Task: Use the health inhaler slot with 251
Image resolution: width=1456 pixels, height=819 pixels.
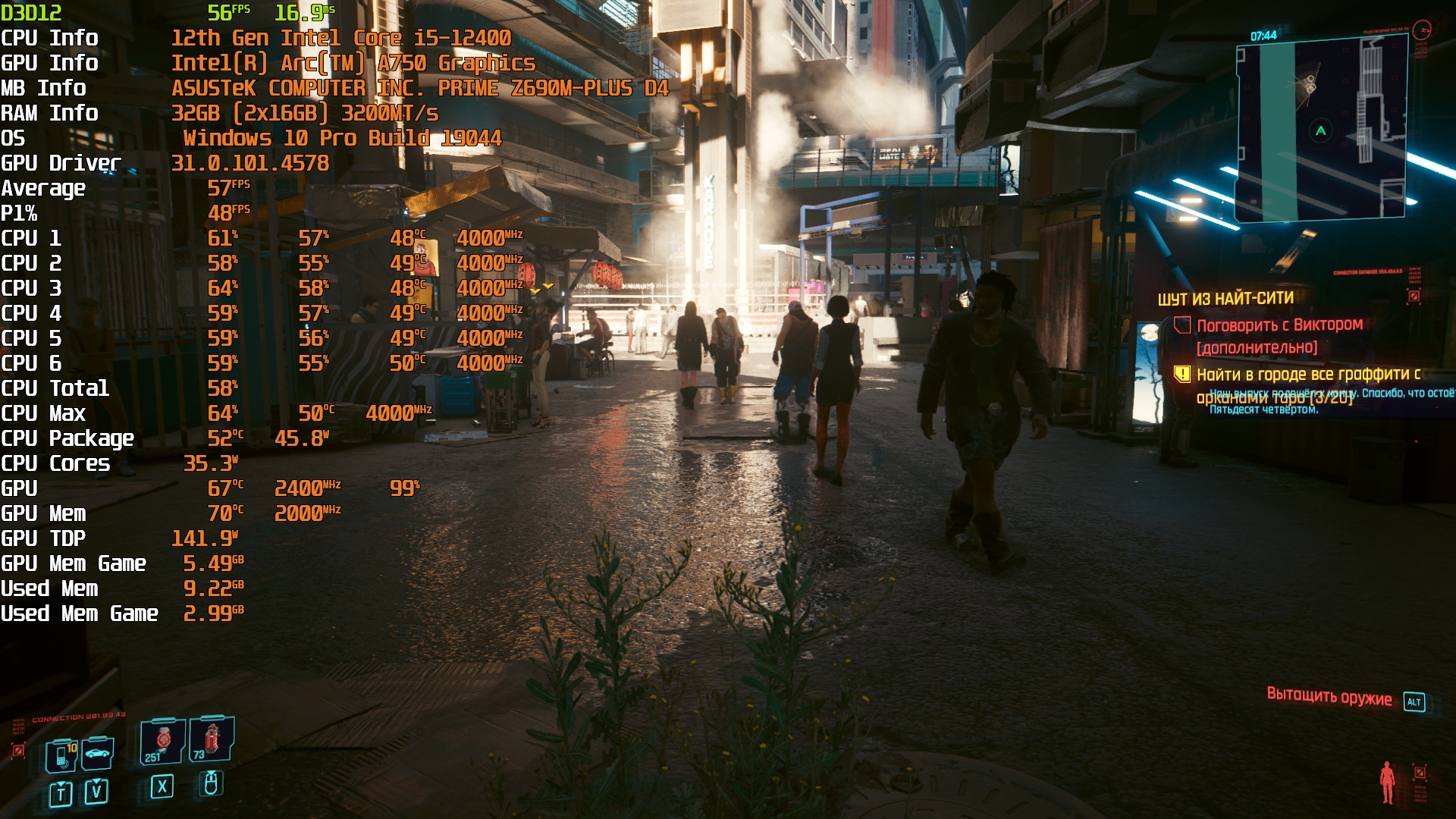Action: [x=162, y=741]
